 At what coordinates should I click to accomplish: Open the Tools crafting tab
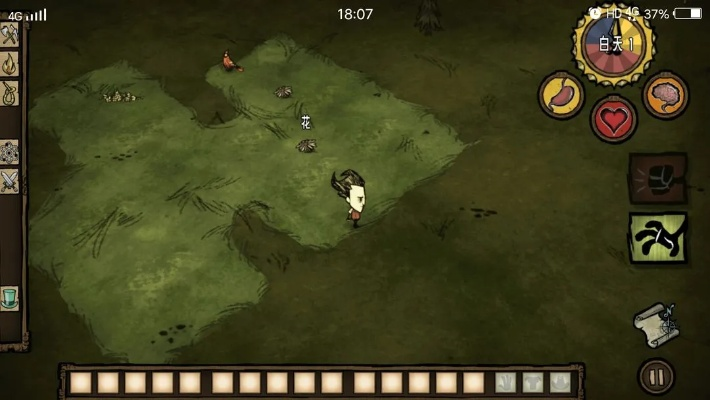pyautogui.click(x=10, y=35)
